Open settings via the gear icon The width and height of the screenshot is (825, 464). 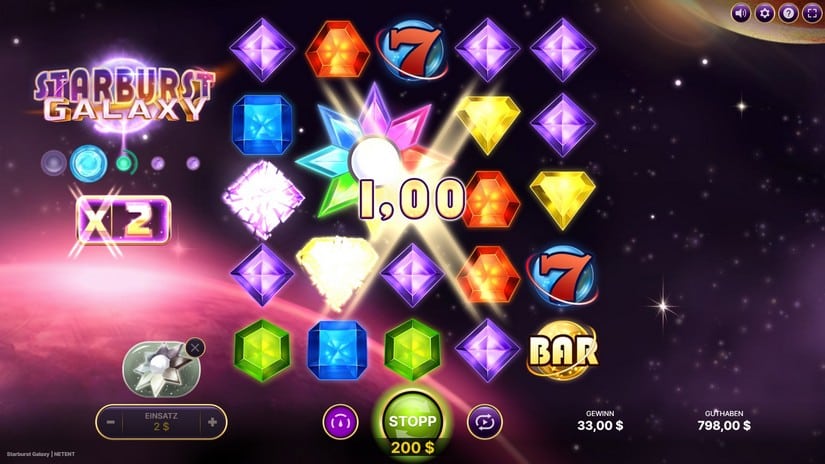[765, 13]
